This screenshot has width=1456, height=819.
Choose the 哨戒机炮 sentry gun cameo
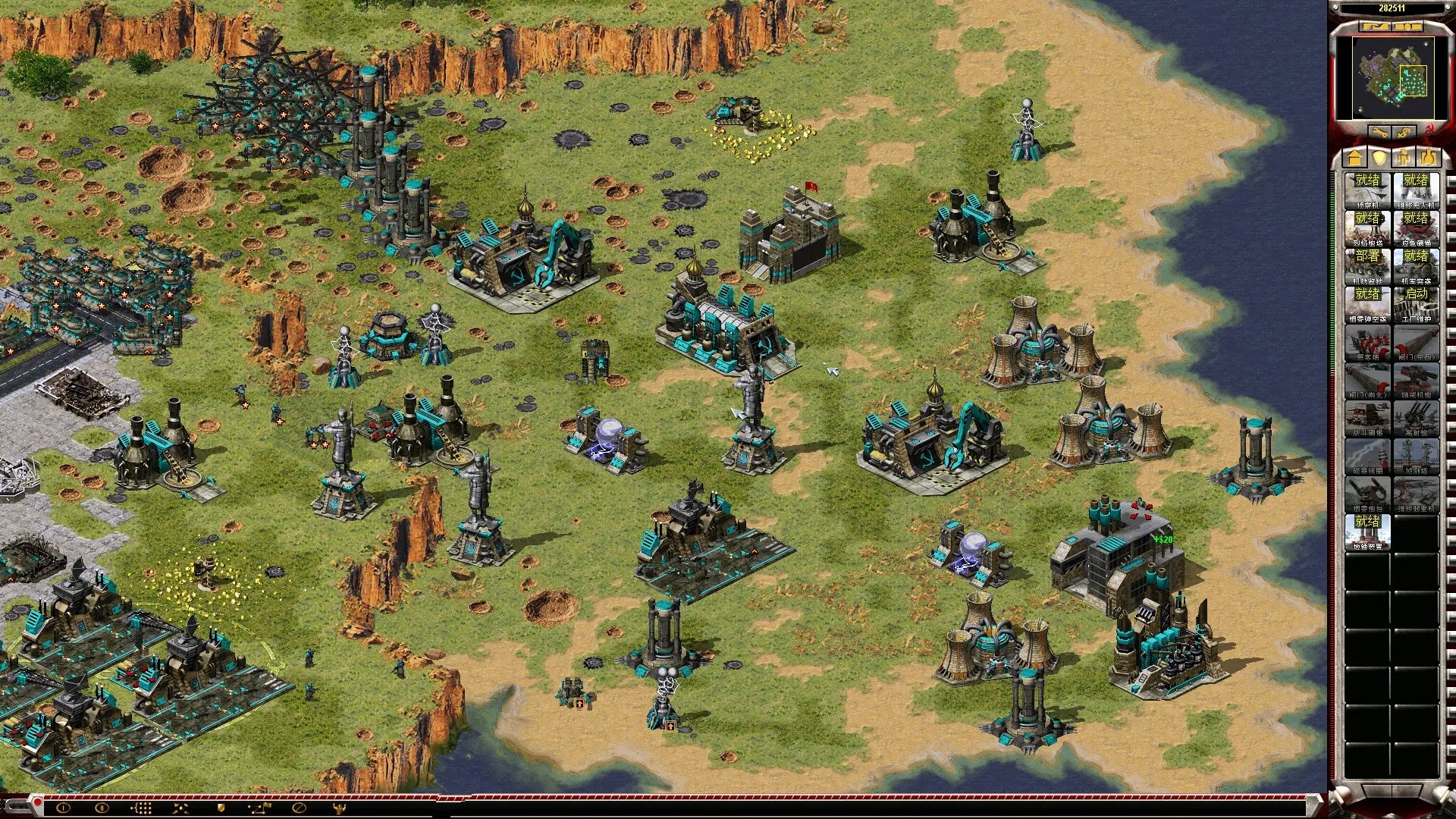[x=1416, y=379]
